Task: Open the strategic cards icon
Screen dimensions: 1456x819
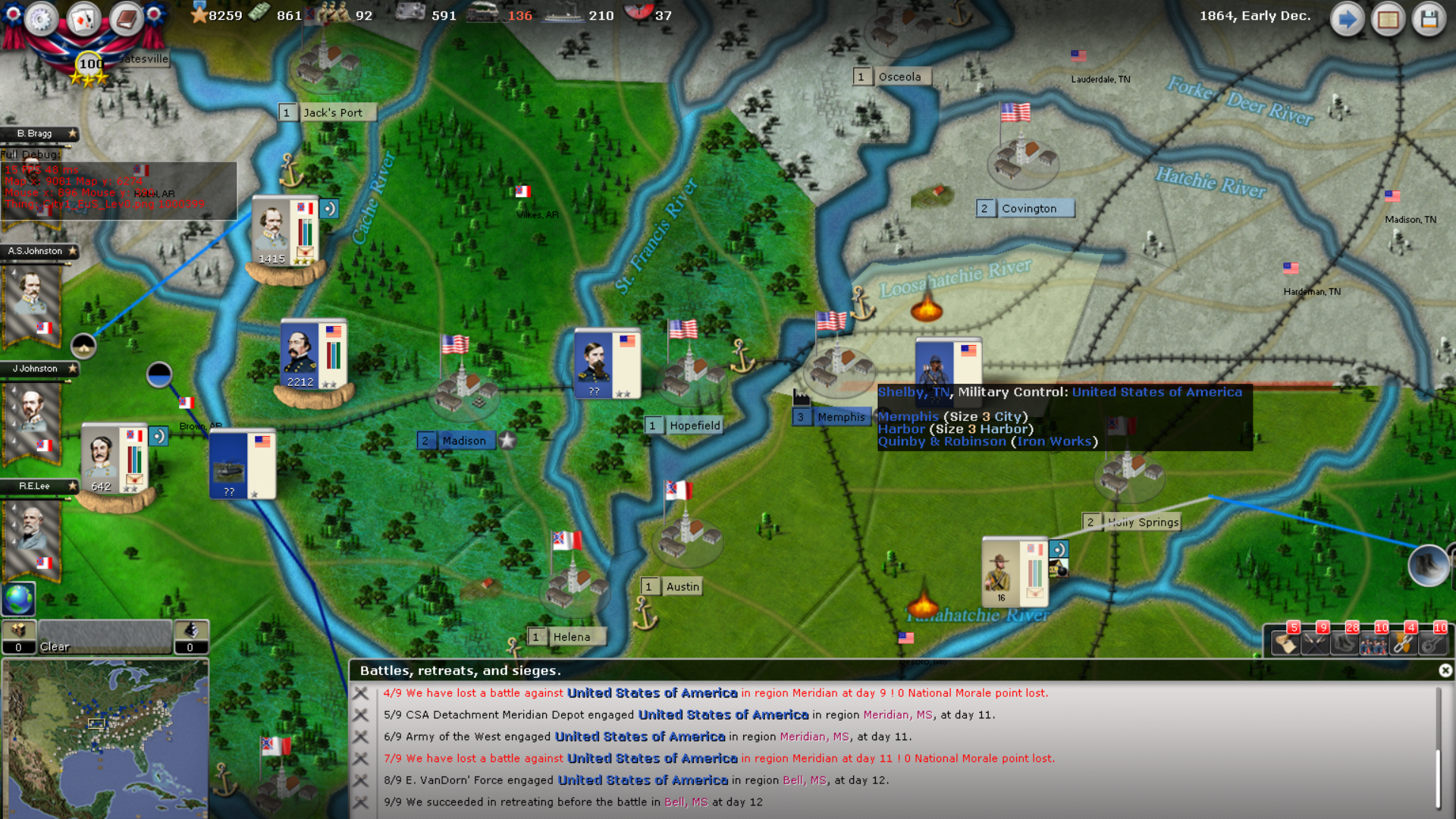Action: (83, 20)
